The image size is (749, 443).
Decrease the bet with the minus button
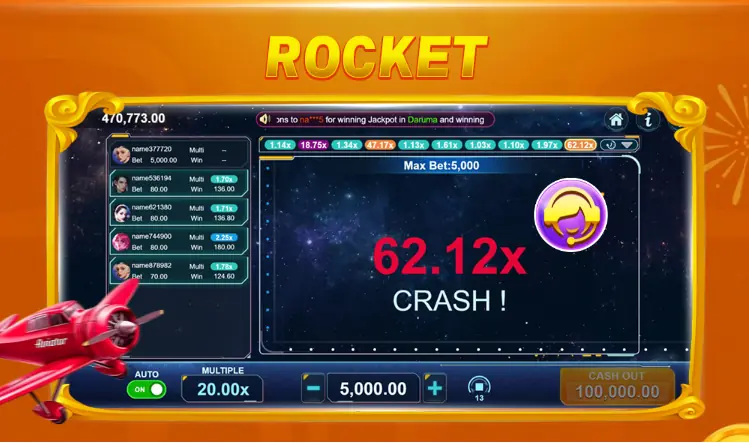click(313, 389)
